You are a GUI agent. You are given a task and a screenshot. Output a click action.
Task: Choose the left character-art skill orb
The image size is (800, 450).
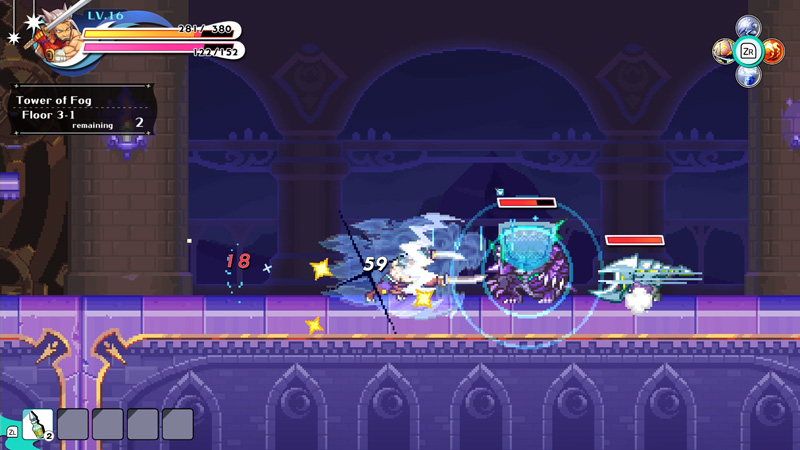723,51
